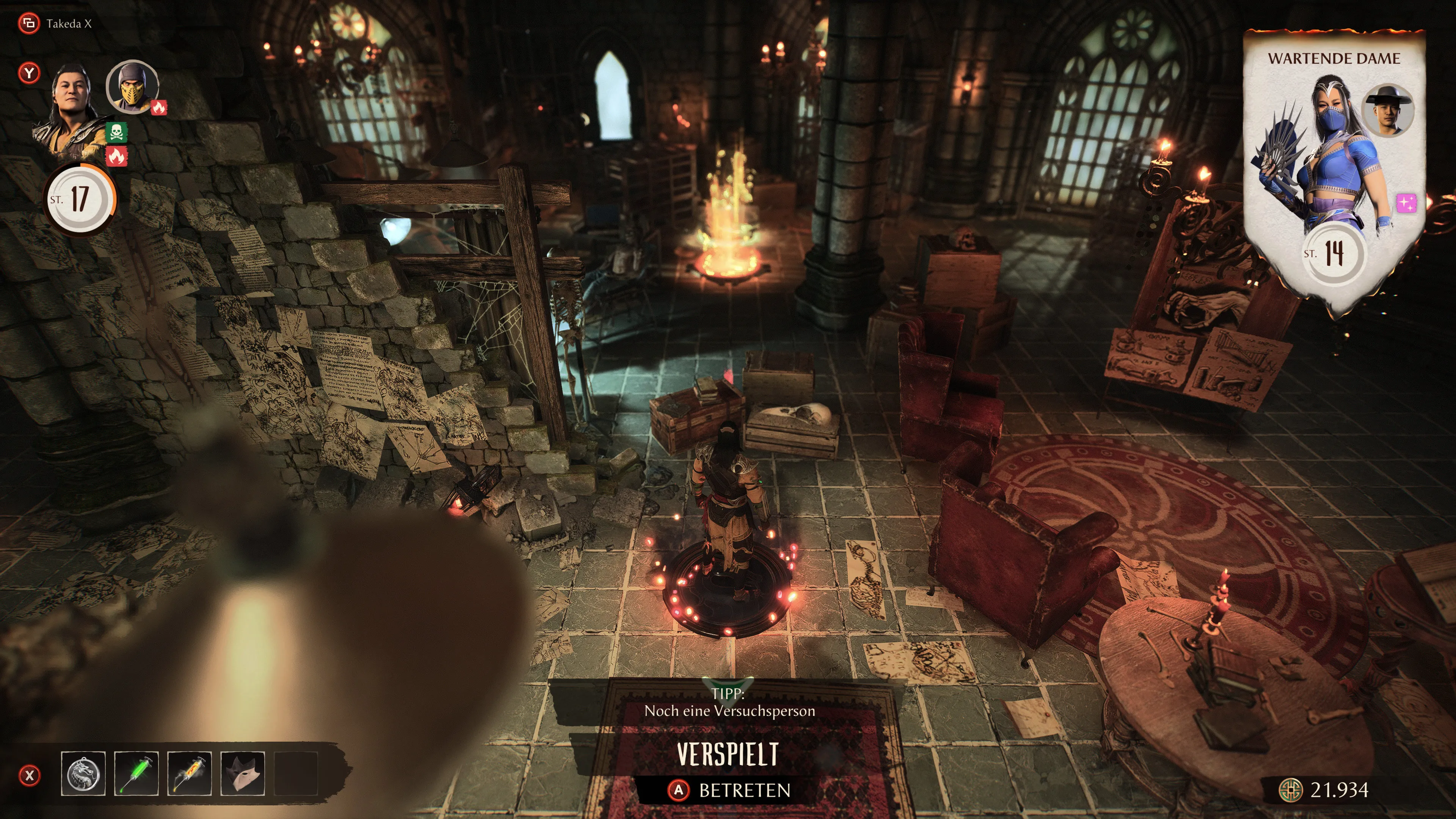This screenshot has height=819, width=1456.
Task: Inspect the pink sparkle element icon
Action: click(x=1407, y=203)
